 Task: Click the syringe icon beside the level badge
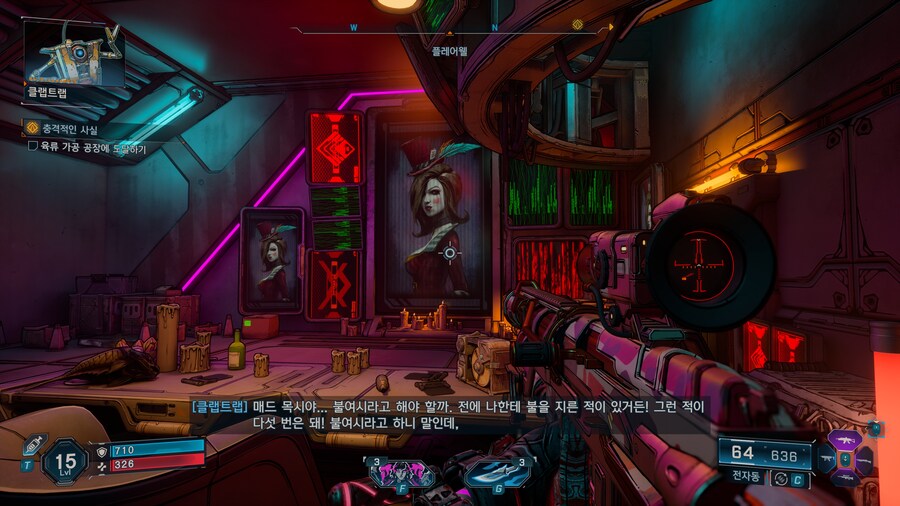(31, 445)
